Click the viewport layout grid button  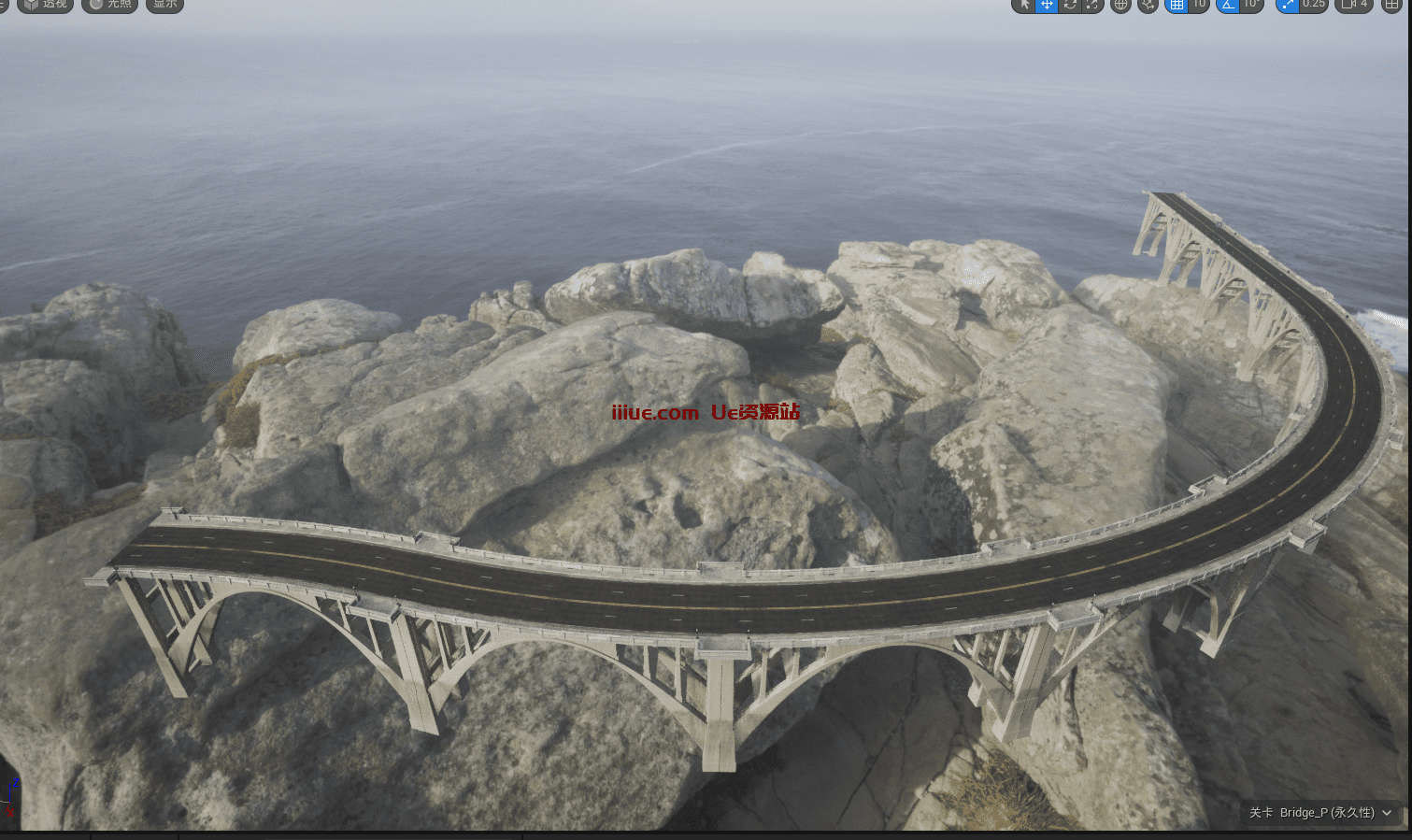[x=1392, y=6]
